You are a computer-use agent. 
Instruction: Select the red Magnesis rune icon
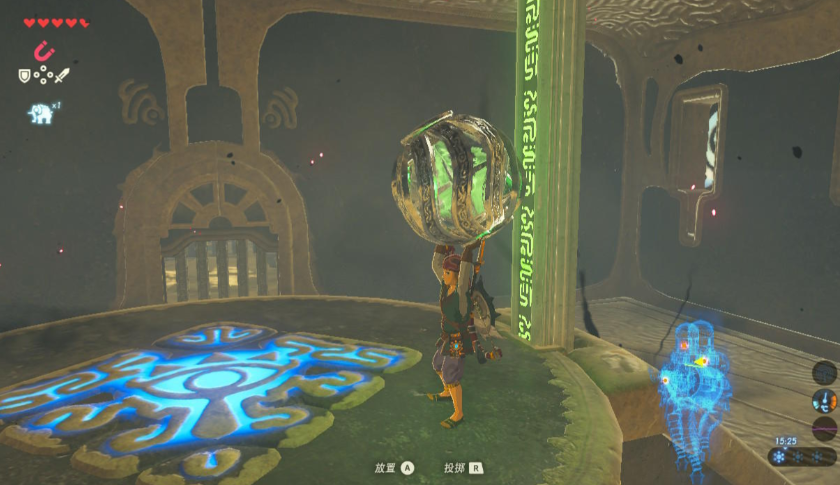44,50
